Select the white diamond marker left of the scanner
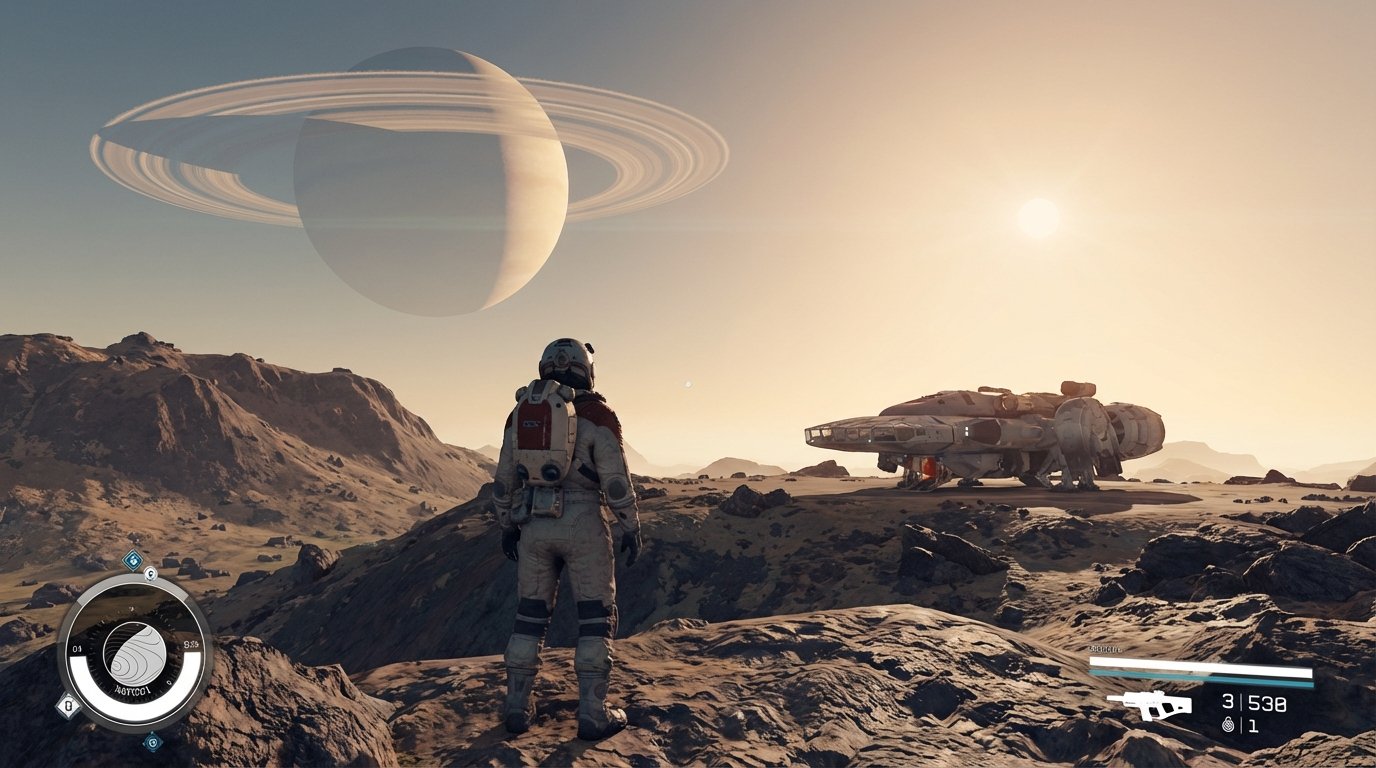This screenshot has height=768, width=1376. pyautogui.click(x=68, y=704)
